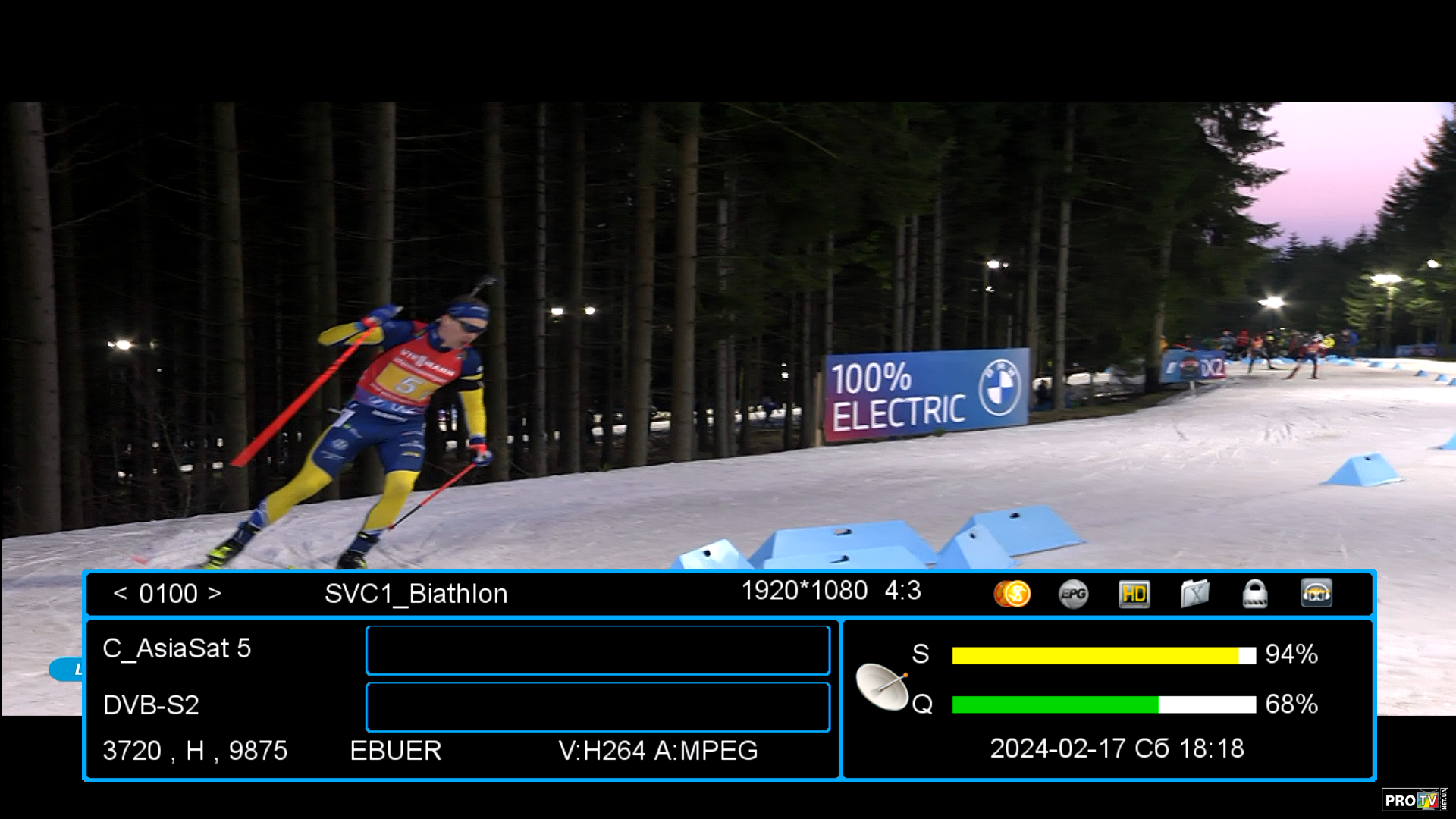
Task: Select the padlock icon
Action: [x=1255, y=594]
